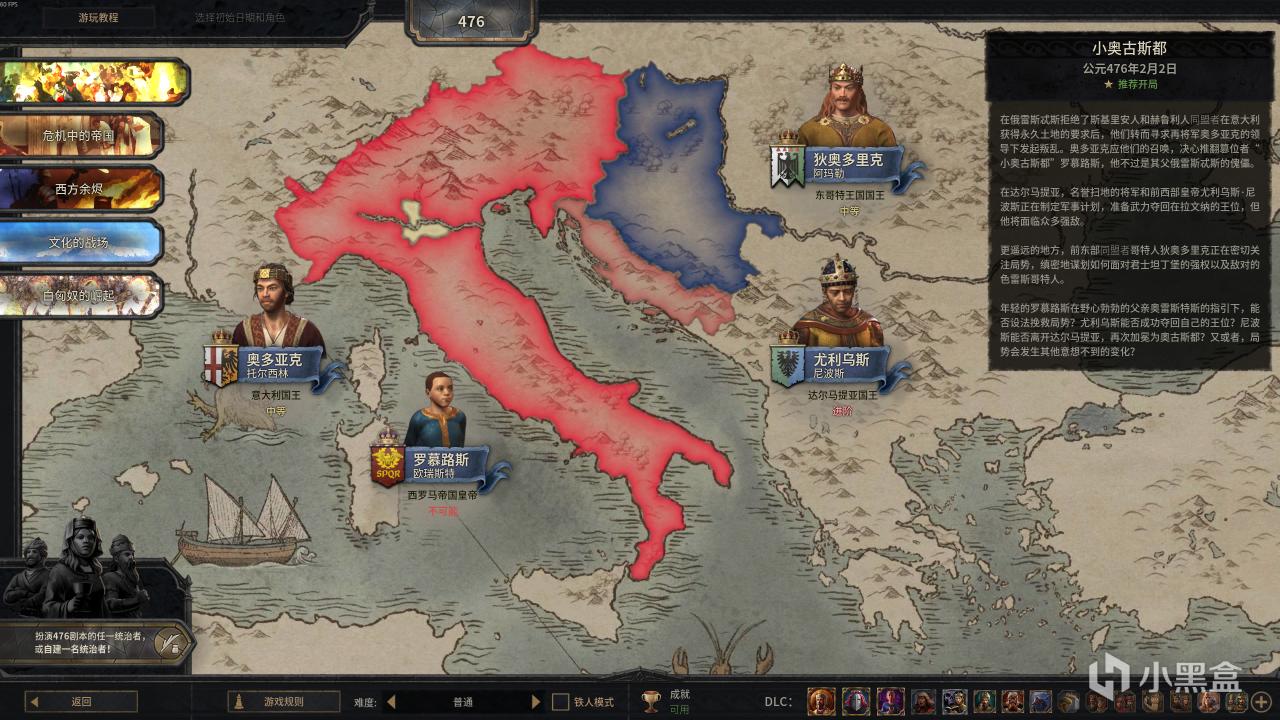This screenshot has width=1280, height=720.
Task: Open the 成就 achievements trophy
Action: coord(651,701)
